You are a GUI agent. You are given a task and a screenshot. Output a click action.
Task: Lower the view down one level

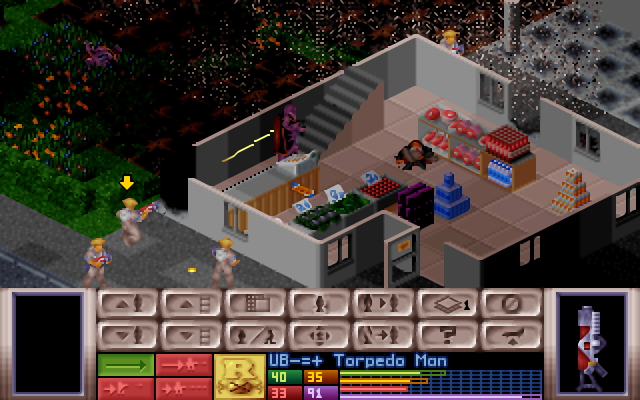tap(191, 335)
